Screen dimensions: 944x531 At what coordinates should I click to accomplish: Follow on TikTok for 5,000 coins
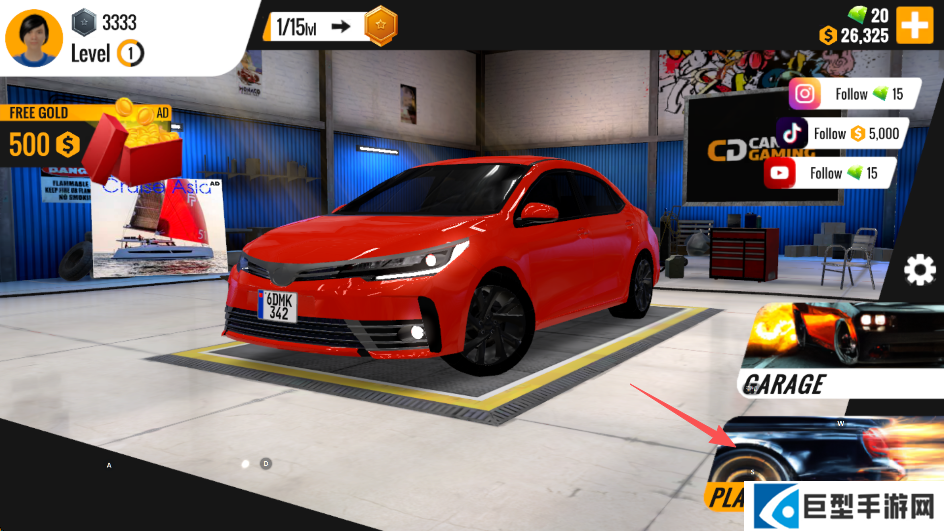pos(838,133)
